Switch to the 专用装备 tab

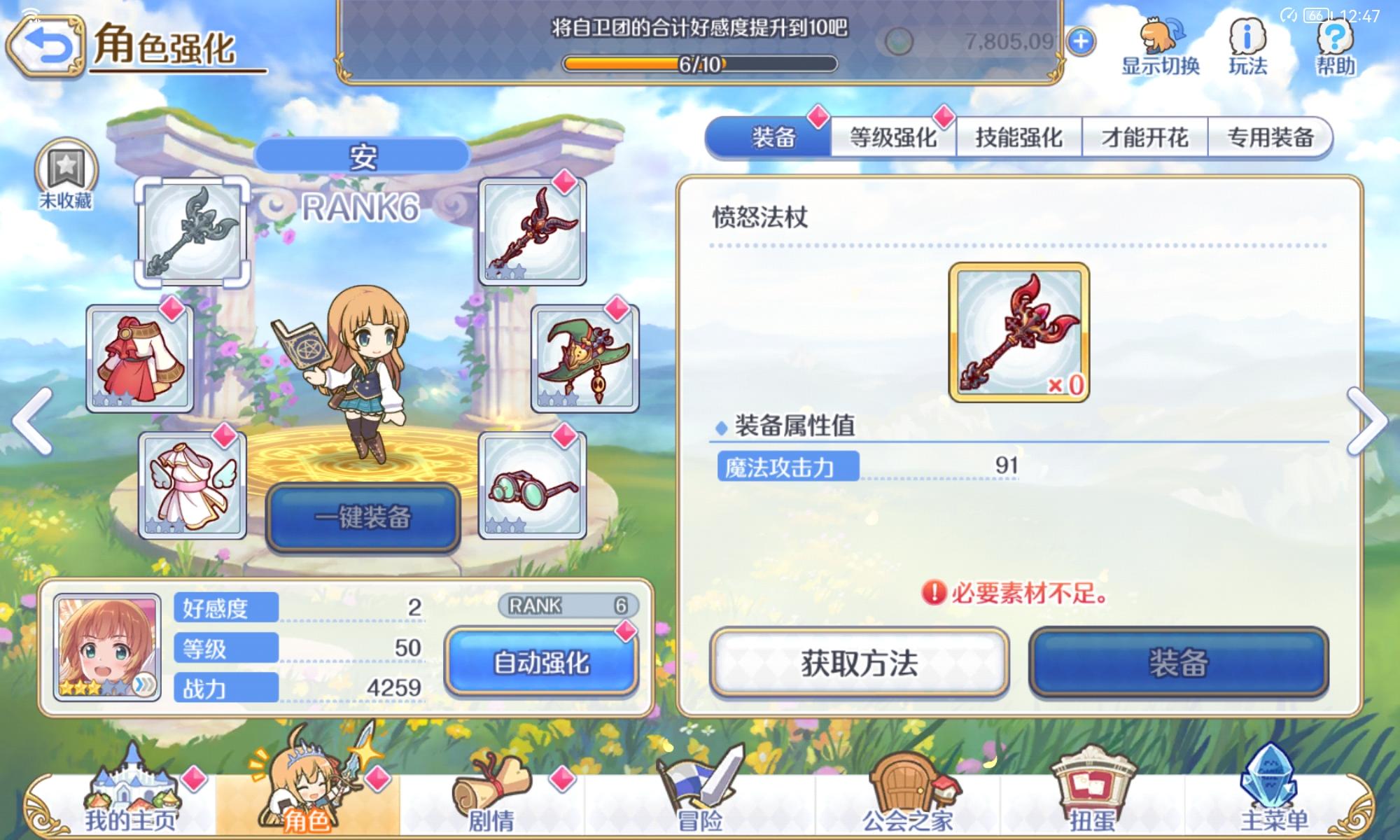tap(1269, 138)
